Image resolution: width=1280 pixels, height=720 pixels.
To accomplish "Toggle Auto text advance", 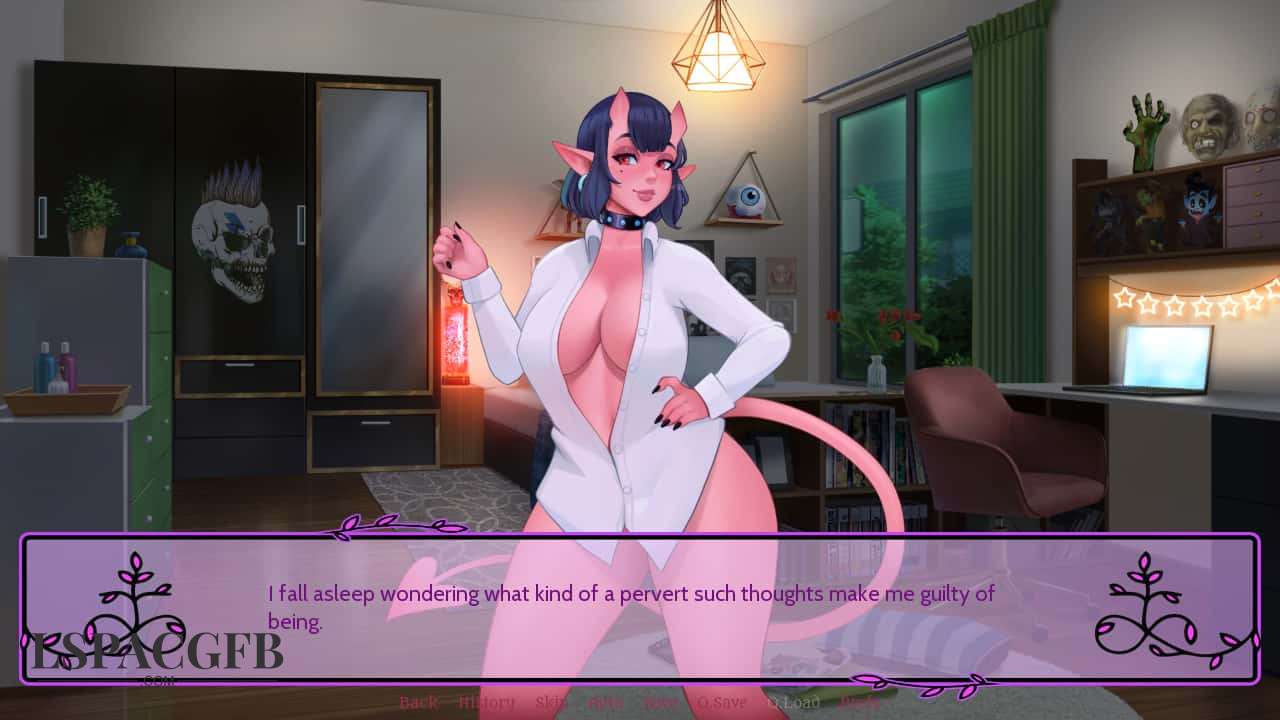I will [x=604, y=703].
